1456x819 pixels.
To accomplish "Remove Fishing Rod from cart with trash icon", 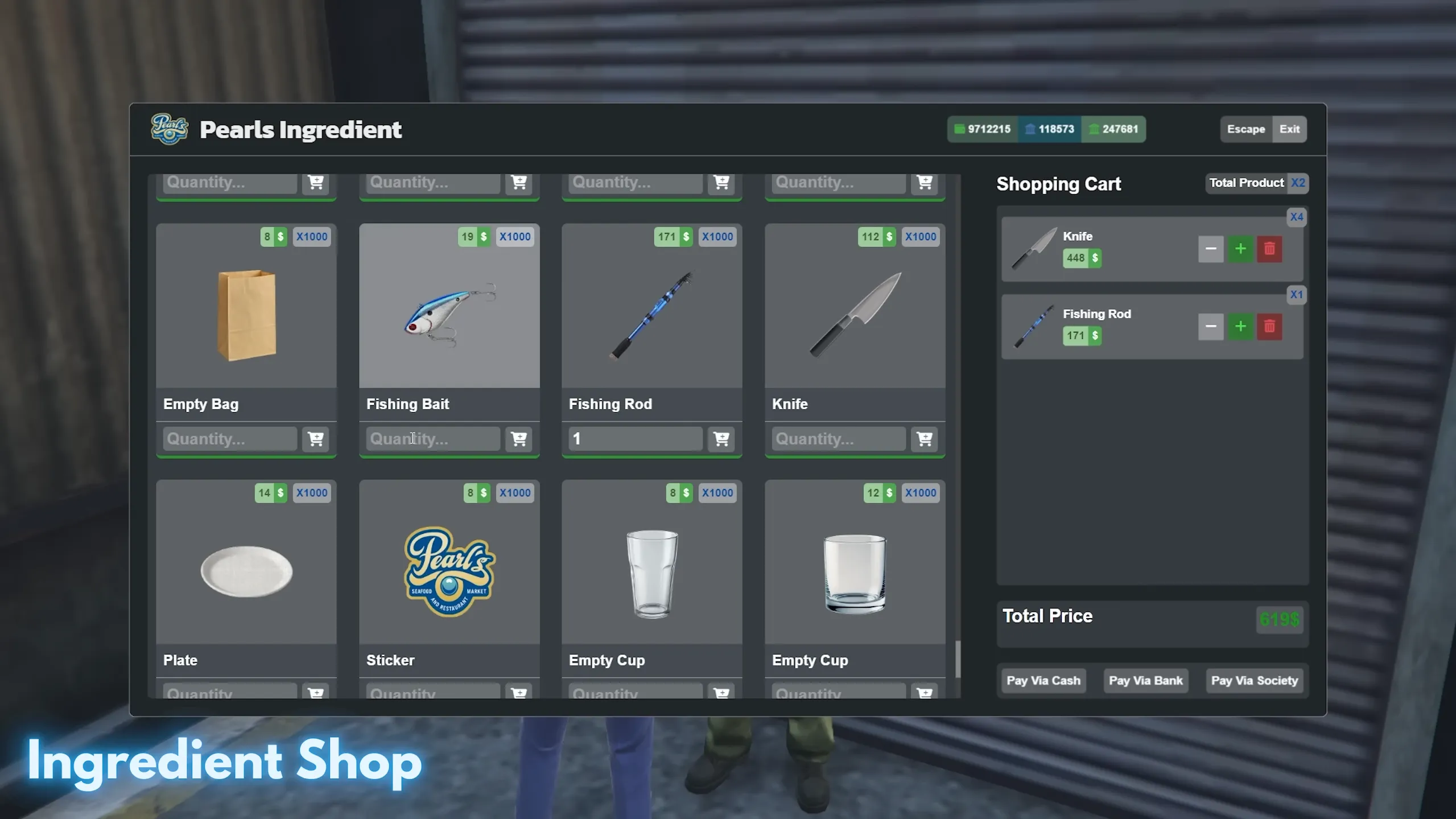I will pos(1269,326).
